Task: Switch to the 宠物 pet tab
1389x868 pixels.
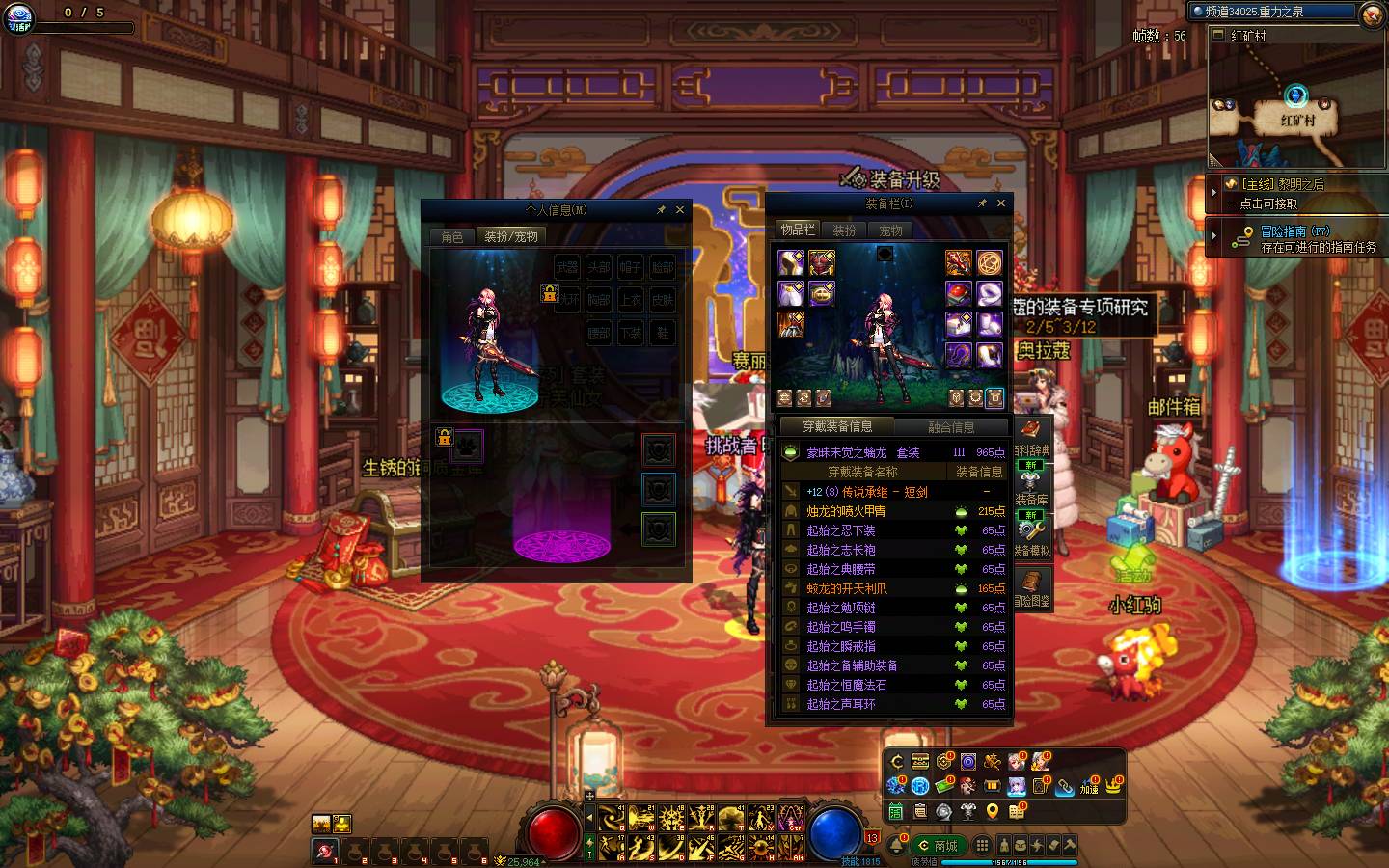Action: pos(890,231)
